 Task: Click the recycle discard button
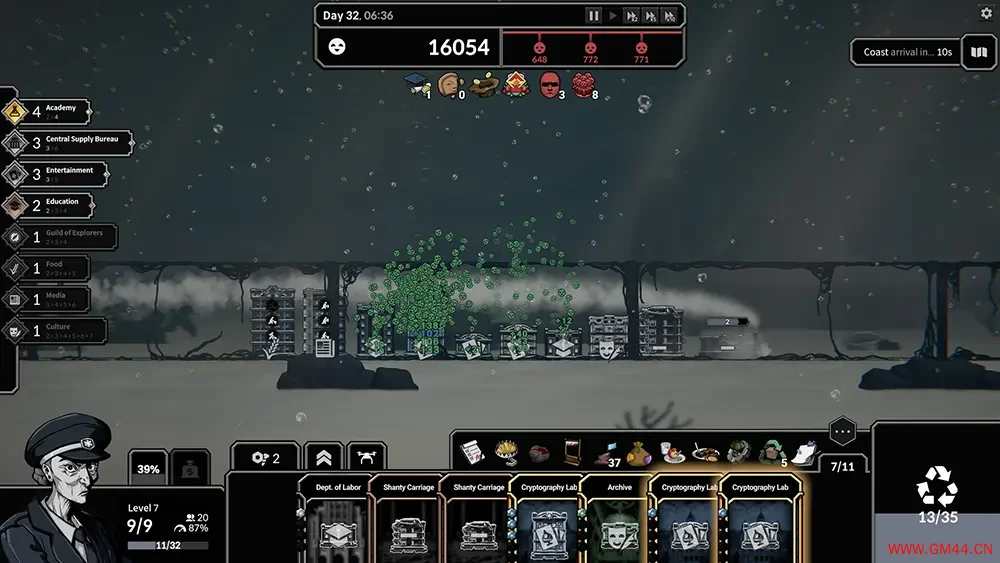coord(937,487)
